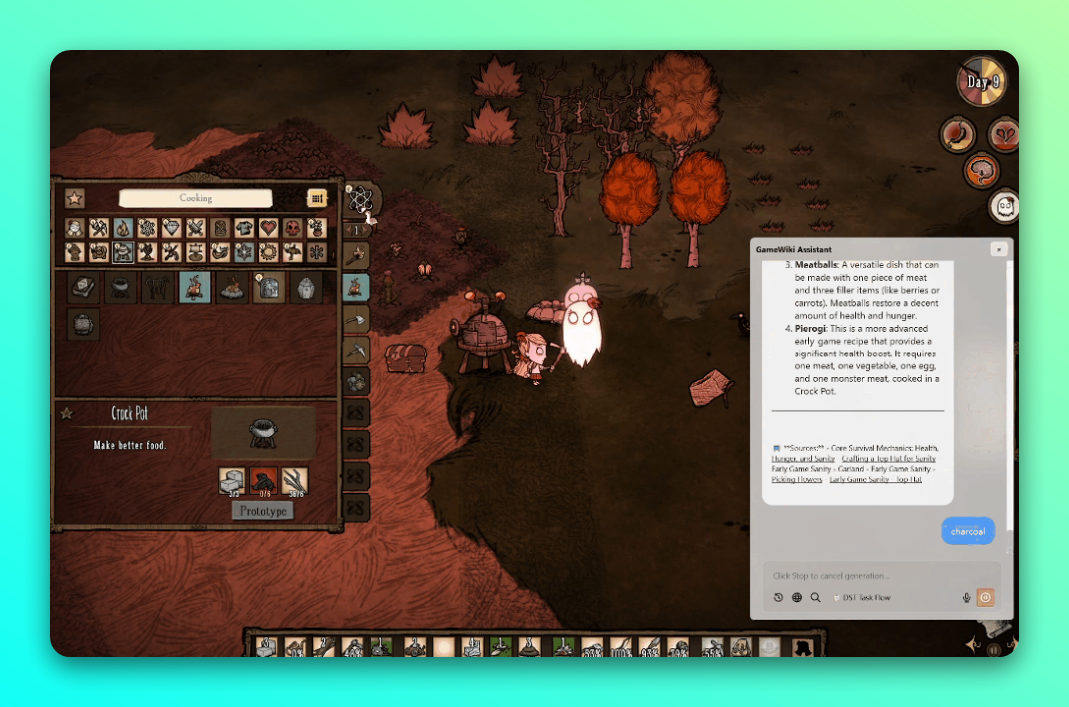Choose the crossed swords fight category
Viewport: 1069px width, 707px height.
[x=195, y=228]
